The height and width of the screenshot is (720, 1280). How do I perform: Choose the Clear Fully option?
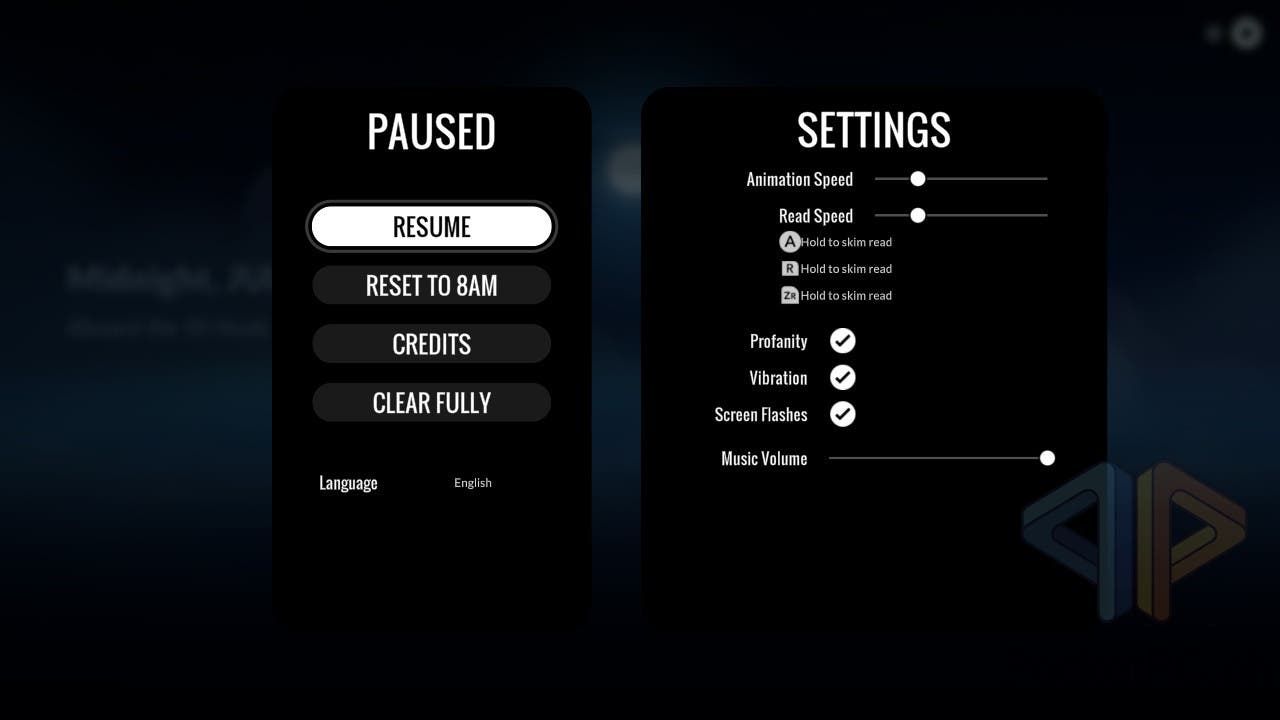[431, 403]
